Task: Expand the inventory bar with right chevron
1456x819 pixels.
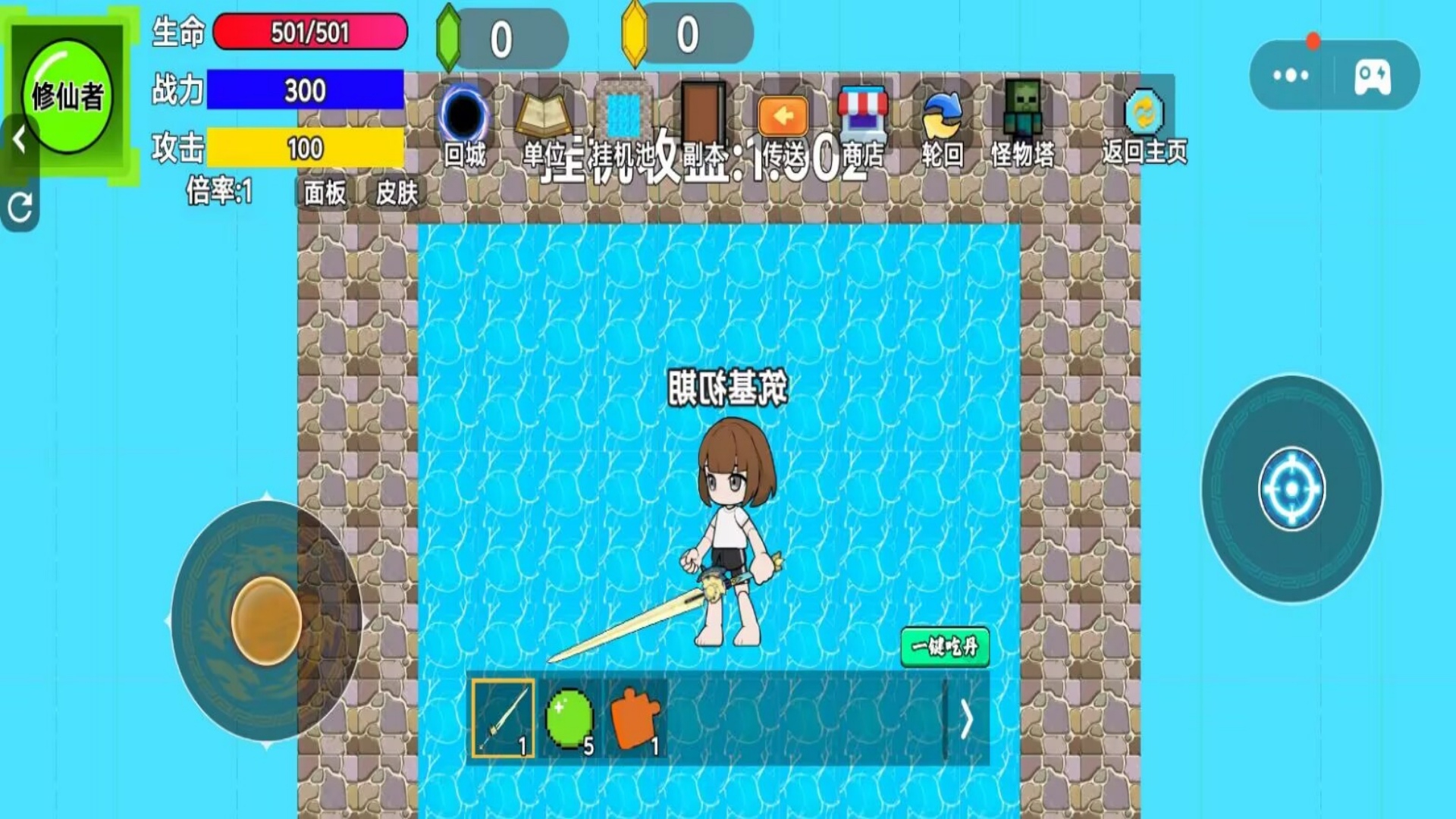Action: [968, 722]
